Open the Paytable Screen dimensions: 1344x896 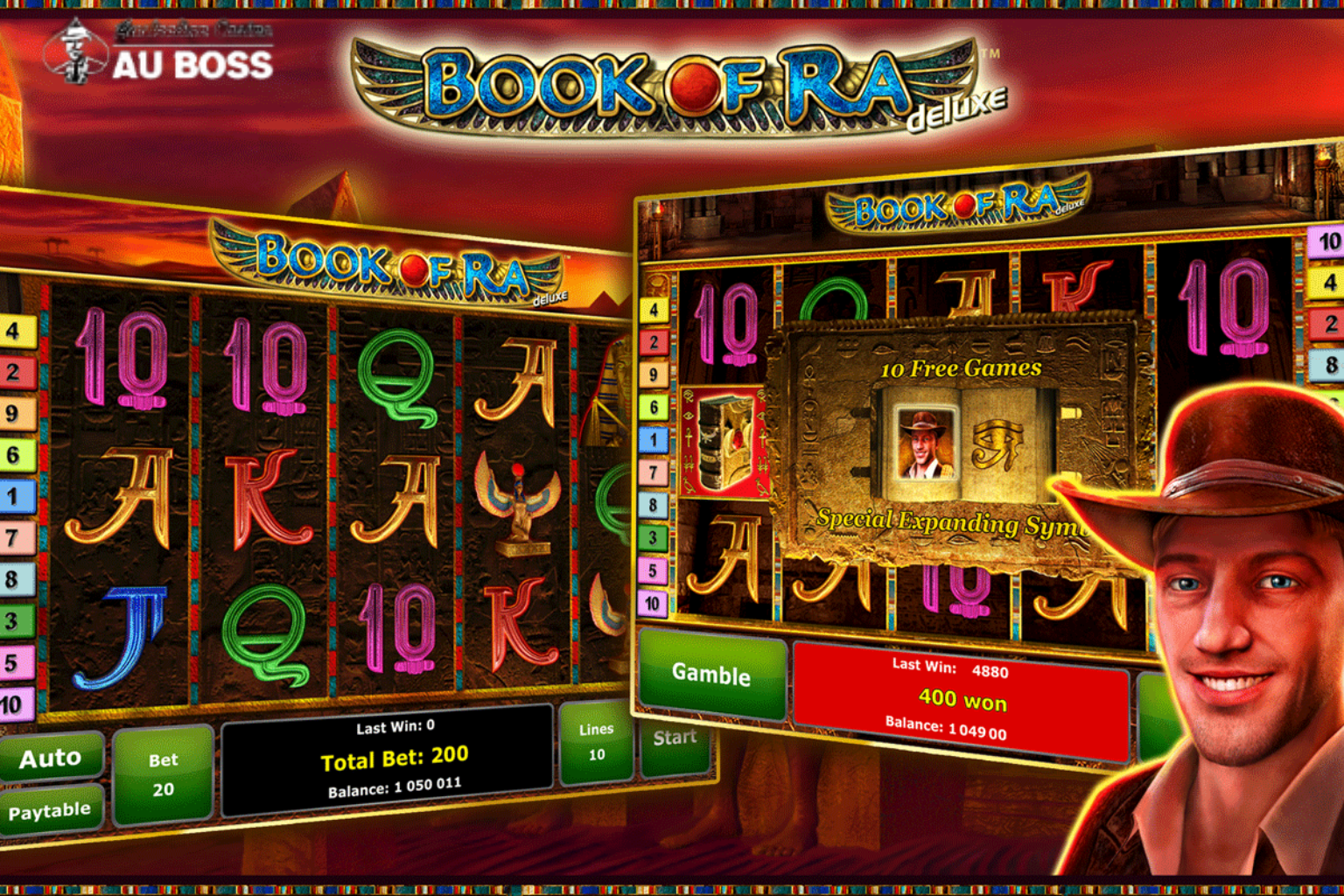click(50, 811)
